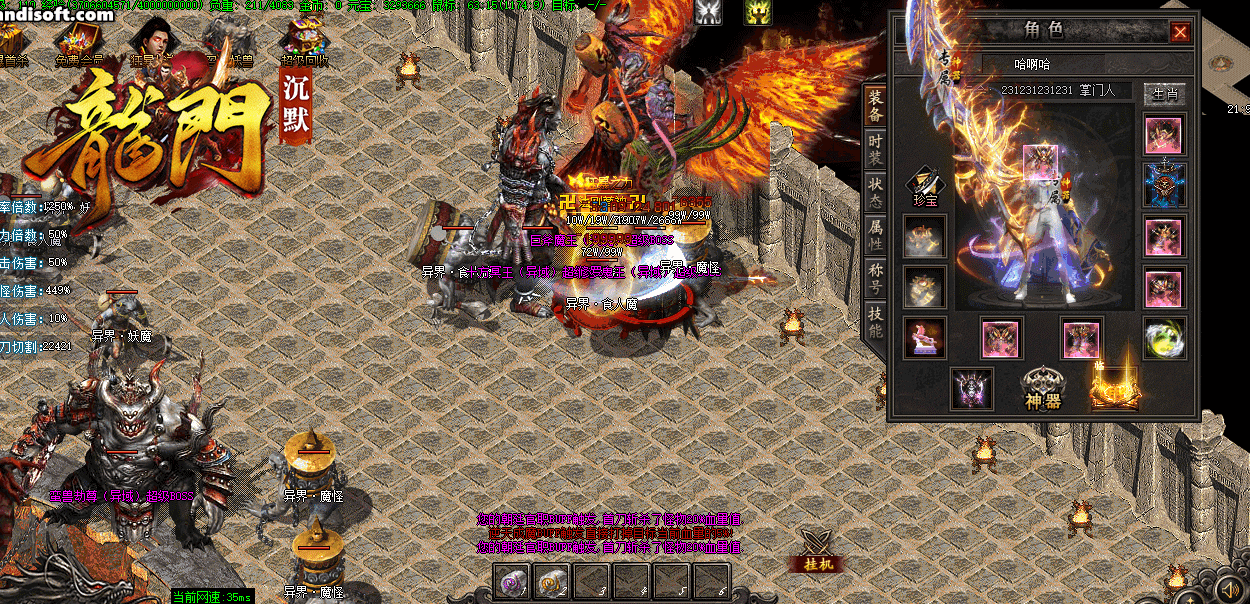Open the 称号 titles tab

tap(875, 279)
